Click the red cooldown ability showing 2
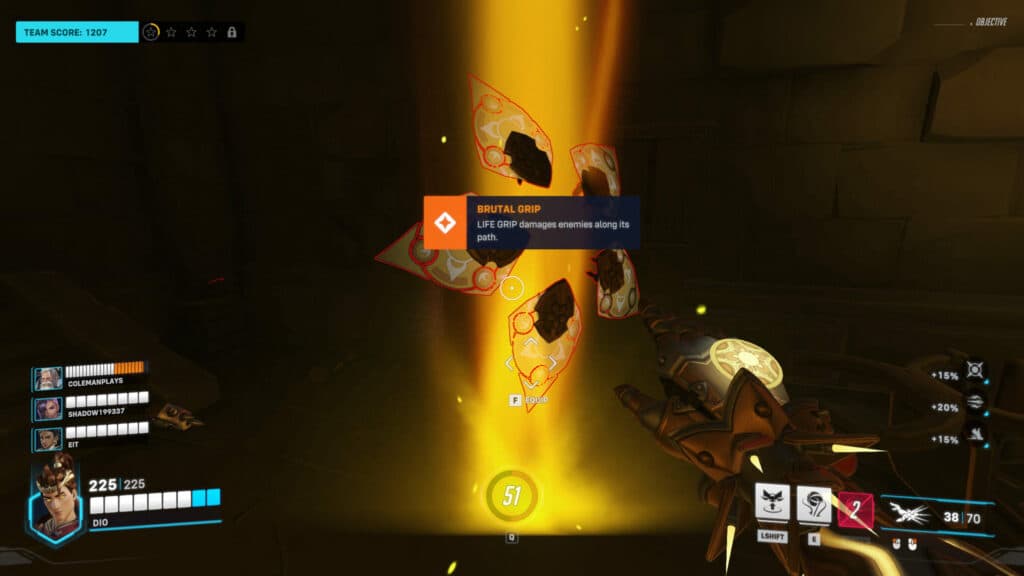The image size is (1024, 576). (x=855, y=510)
